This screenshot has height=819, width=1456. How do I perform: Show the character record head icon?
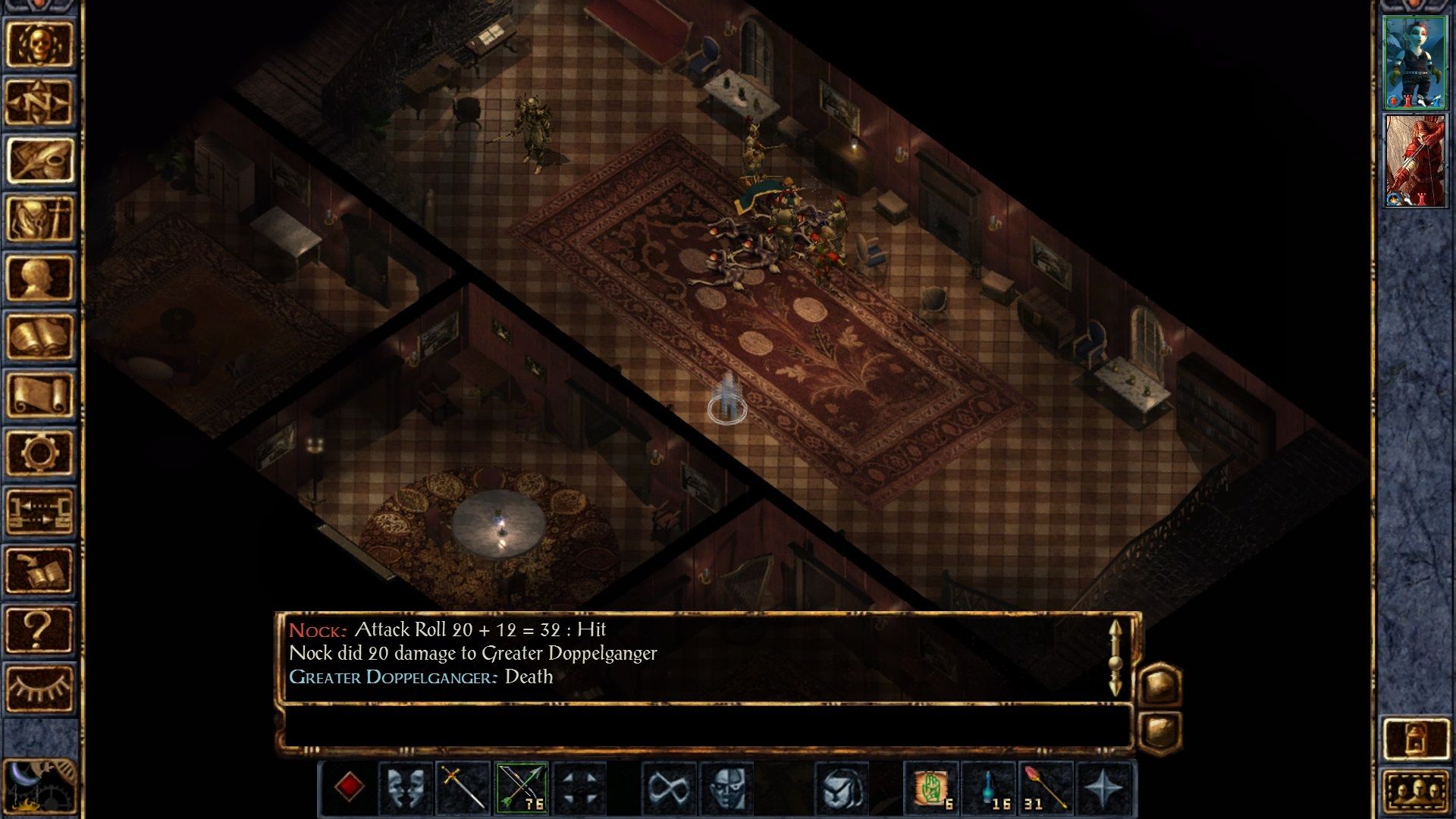click(39, 278)
